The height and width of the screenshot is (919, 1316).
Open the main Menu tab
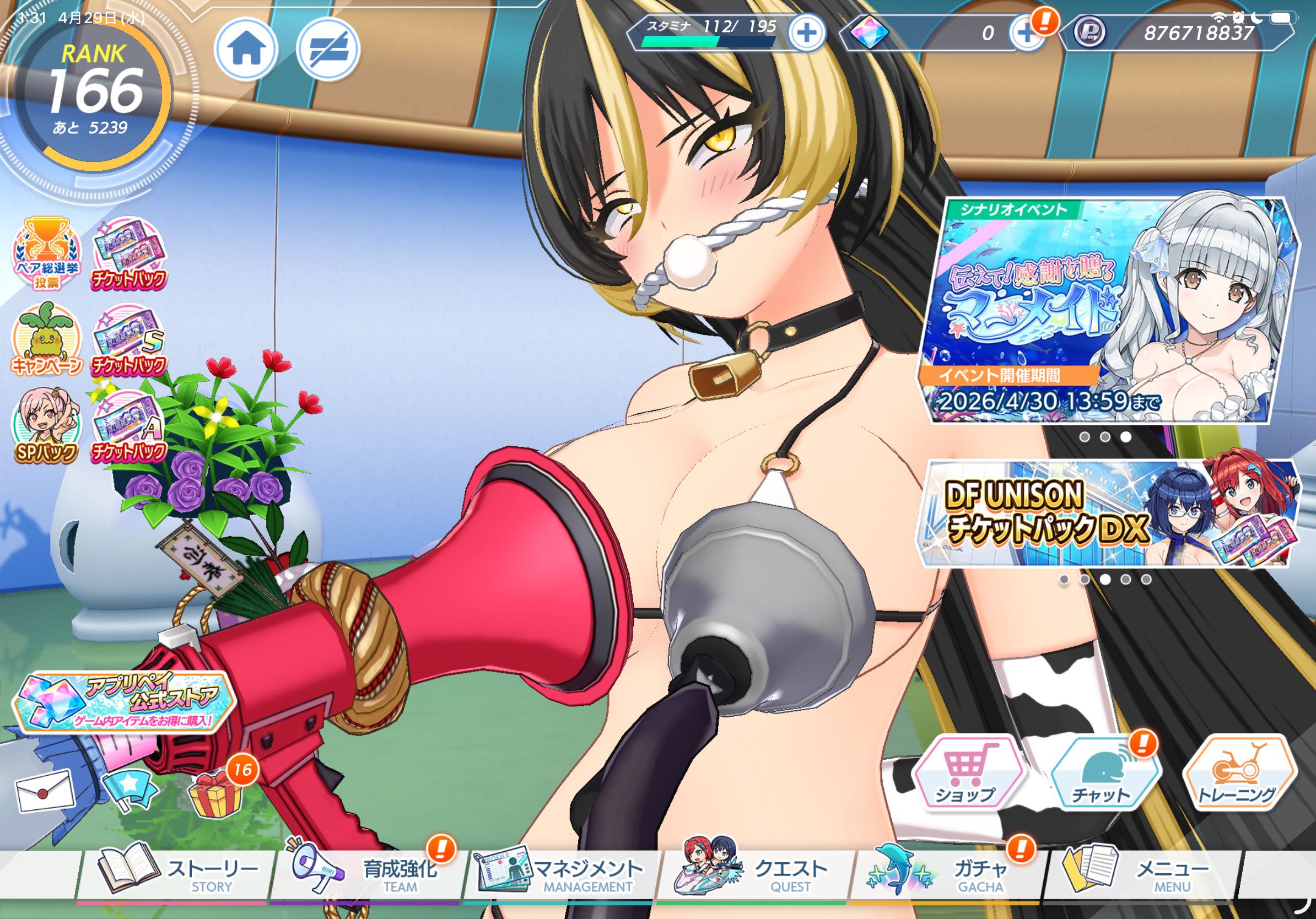click(1141, 875)
